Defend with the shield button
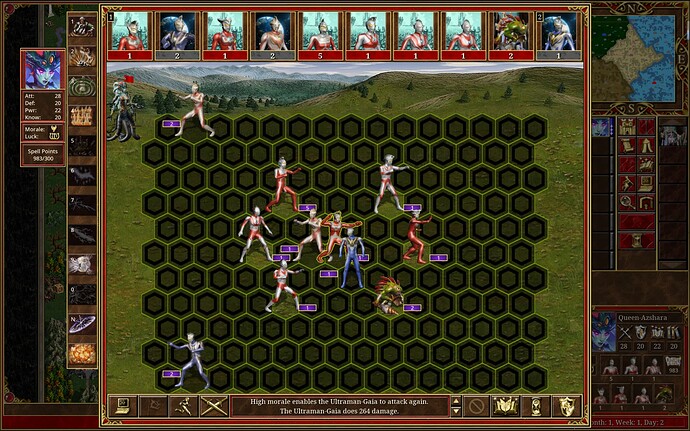The height and width of the screenshot is (431, 690). 565,406
